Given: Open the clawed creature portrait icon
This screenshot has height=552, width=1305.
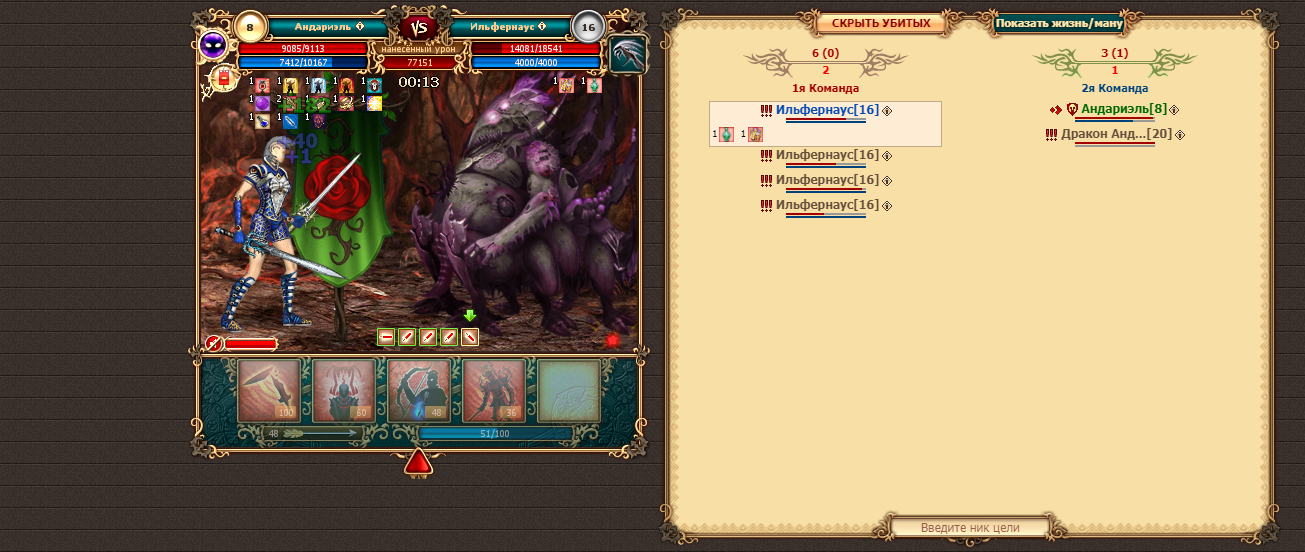Looking at the screenshot, I should [x=628, y=54].
